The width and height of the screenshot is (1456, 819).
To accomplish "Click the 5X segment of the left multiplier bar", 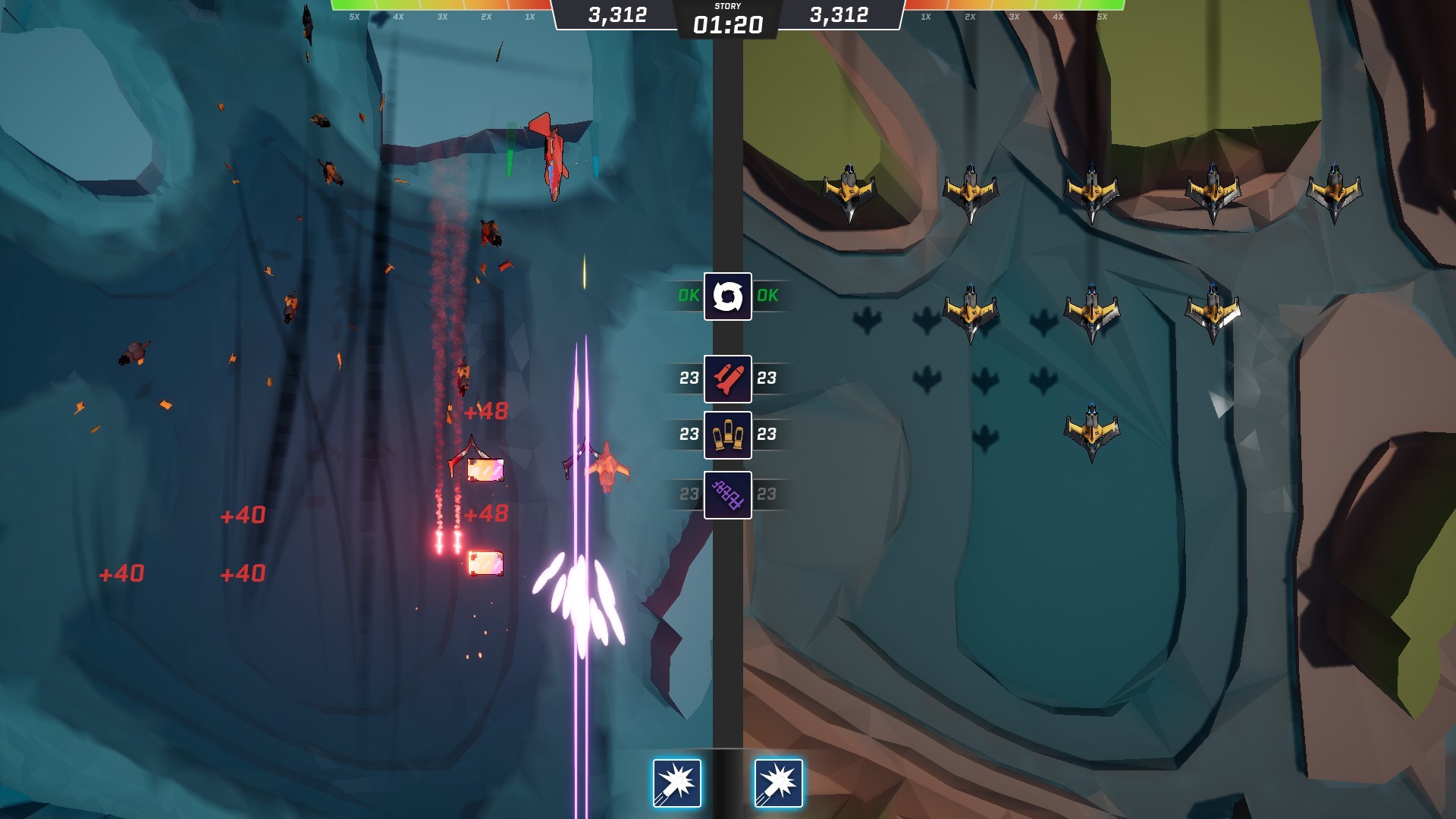I will [x=353, y=15].
